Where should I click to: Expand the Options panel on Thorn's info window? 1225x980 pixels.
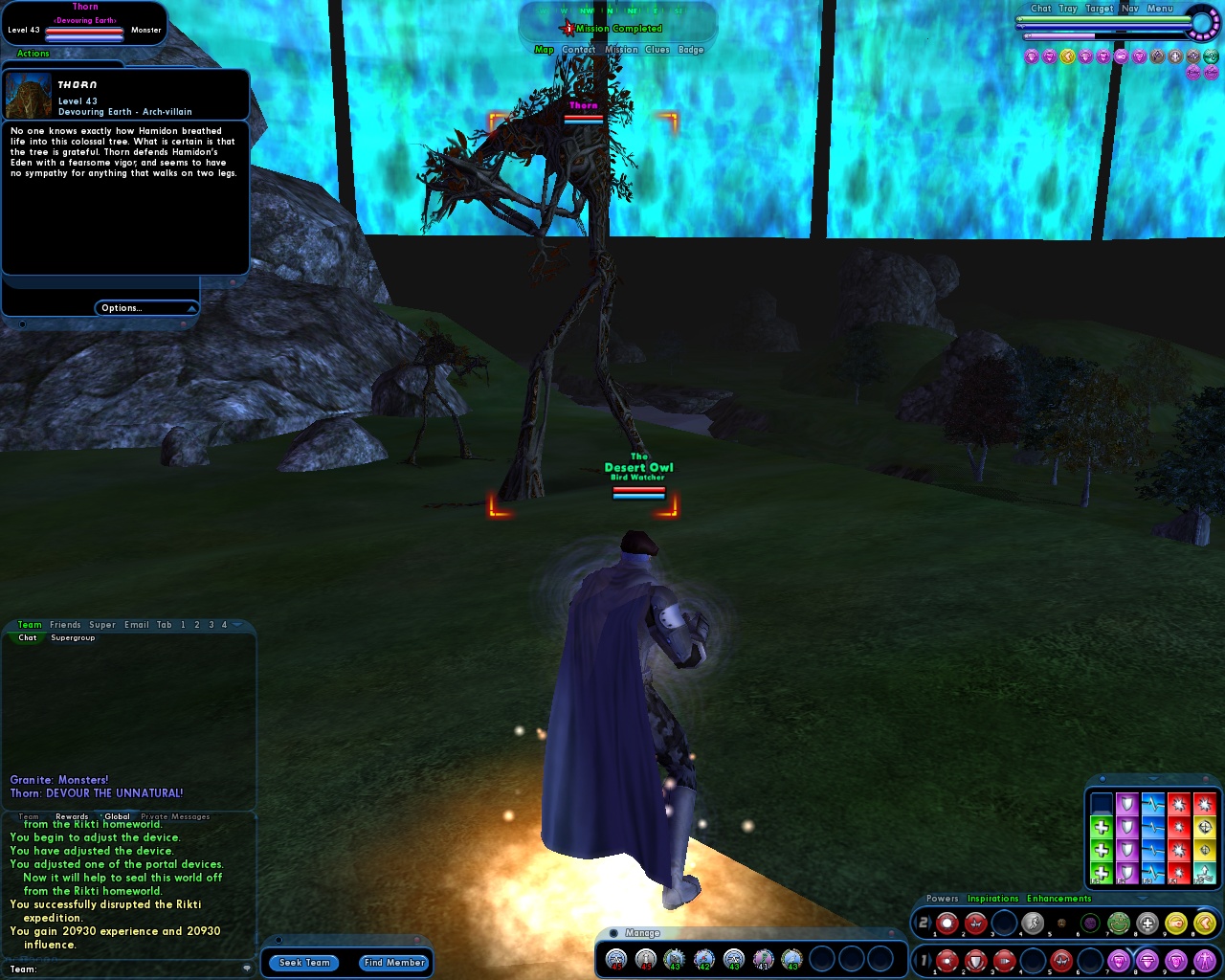pyautogui.click(x=145, y=307)
